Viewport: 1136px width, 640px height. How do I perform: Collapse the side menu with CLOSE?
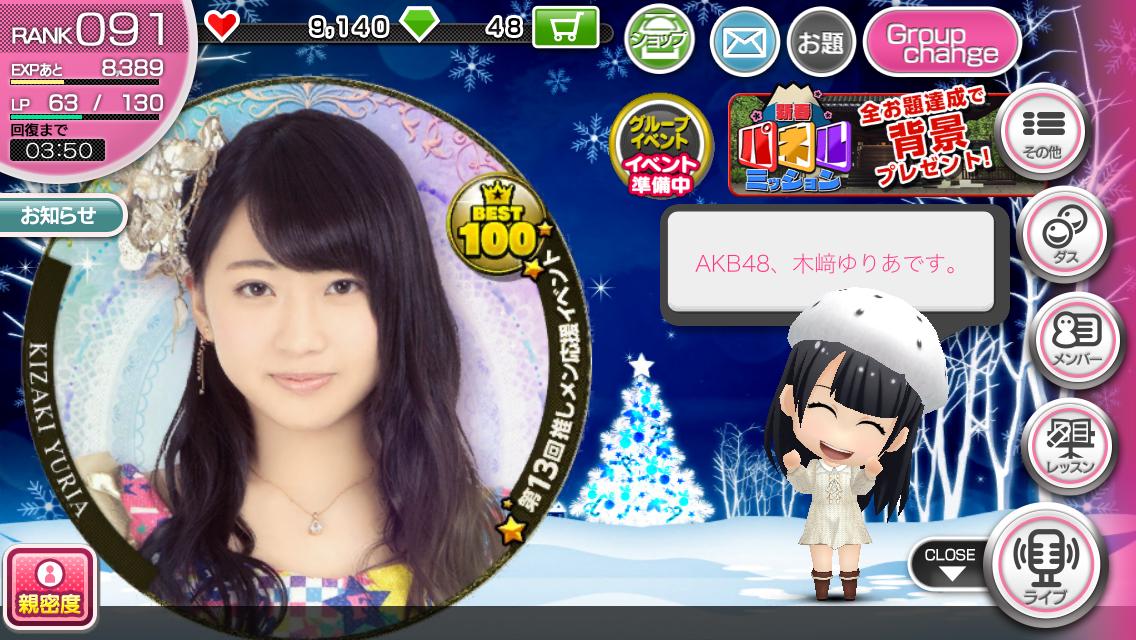pyautogui.click(x=948, y=564)
